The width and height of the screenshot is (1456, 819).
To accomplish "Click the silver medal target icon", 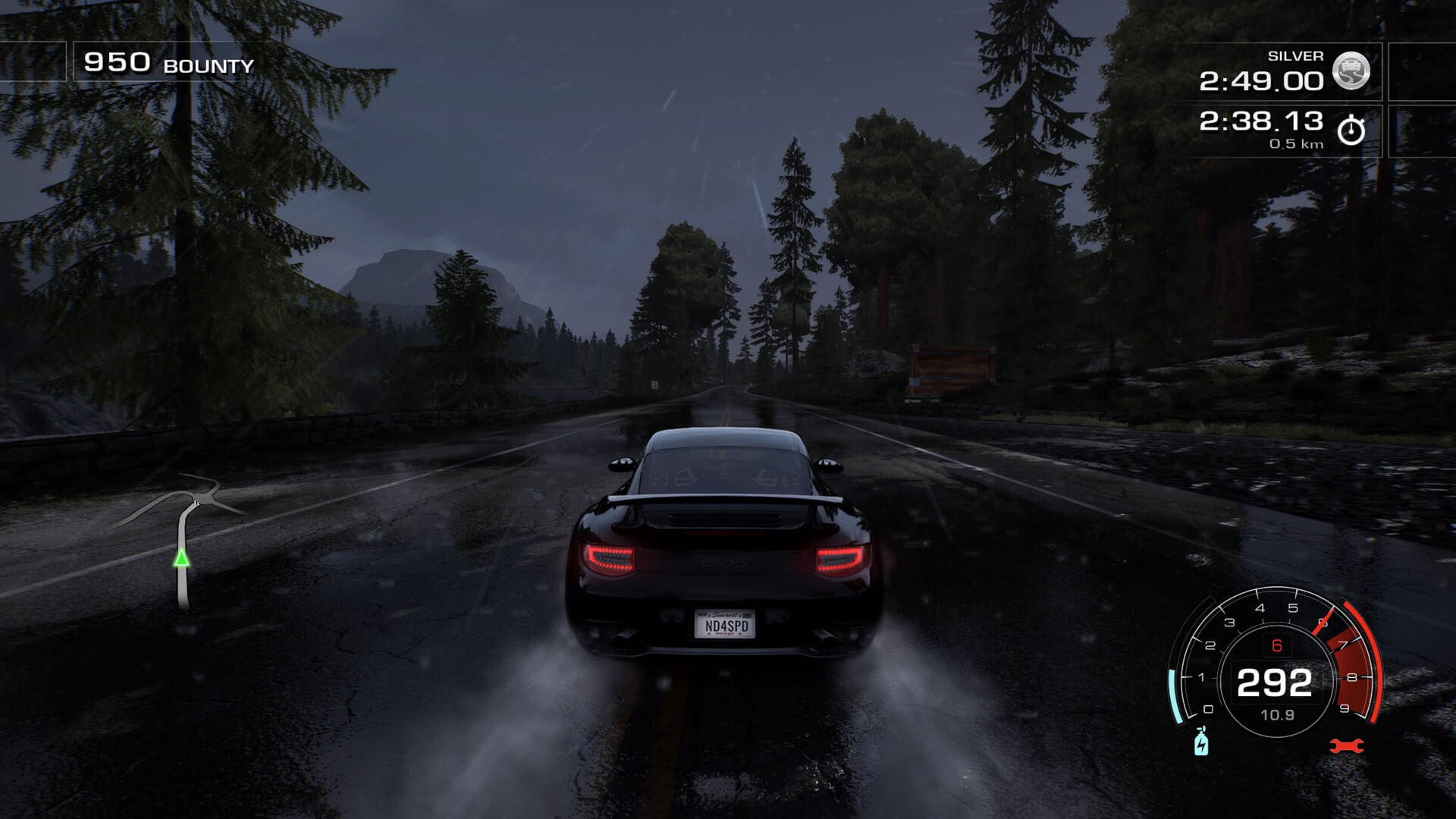I will coord(1351,71).
